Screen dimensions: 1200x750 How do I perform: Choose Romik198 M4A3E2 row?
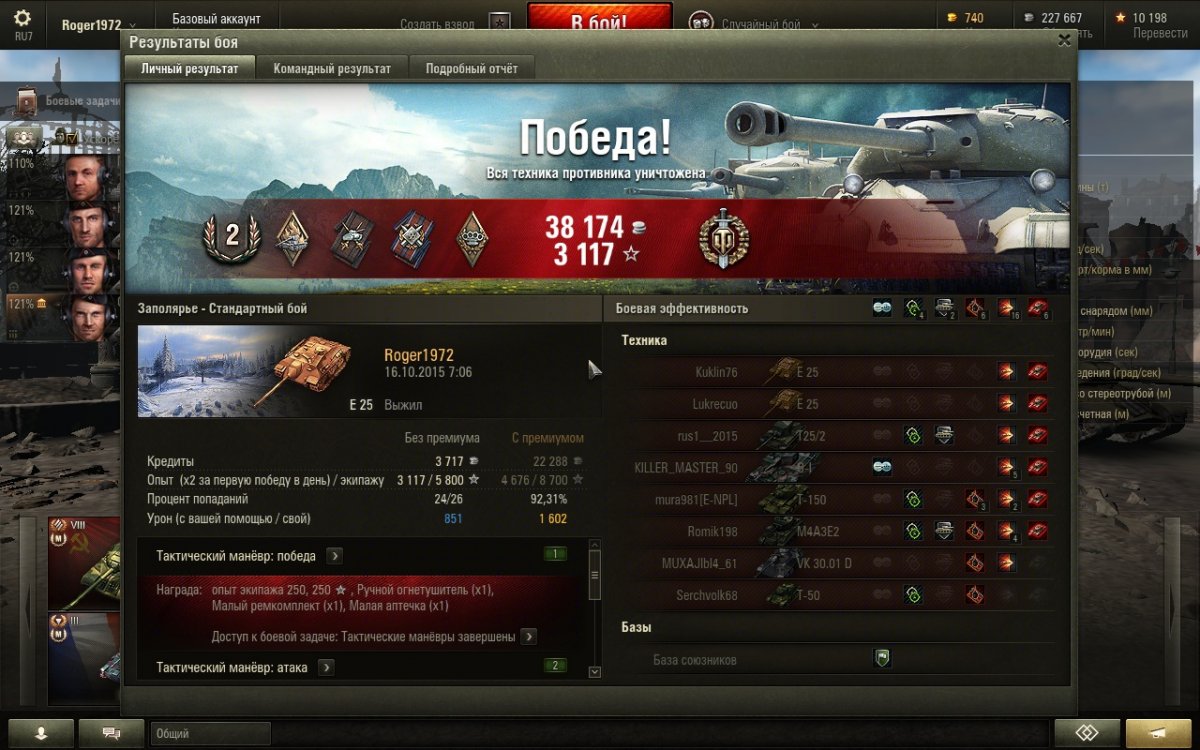click(x=840, y=532)
